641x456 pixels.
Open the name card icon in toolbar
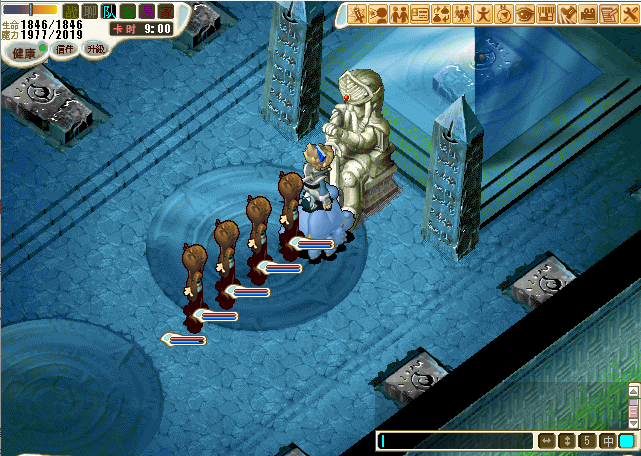click(x=421, y=14)
